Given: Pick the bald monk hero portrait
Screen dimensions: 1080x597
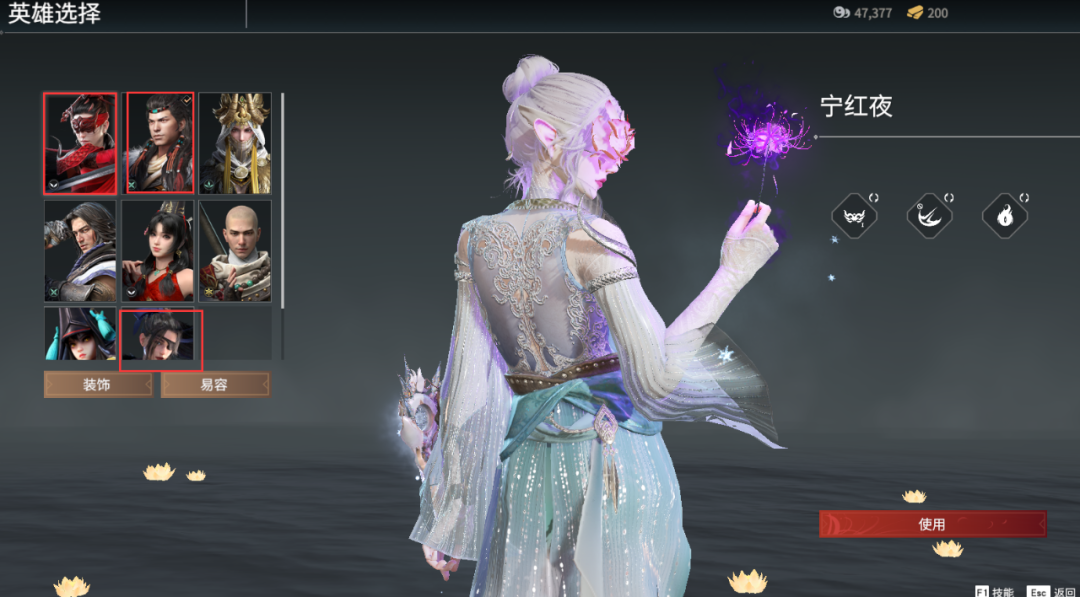Looking at the screenshot, I should 235,250.
